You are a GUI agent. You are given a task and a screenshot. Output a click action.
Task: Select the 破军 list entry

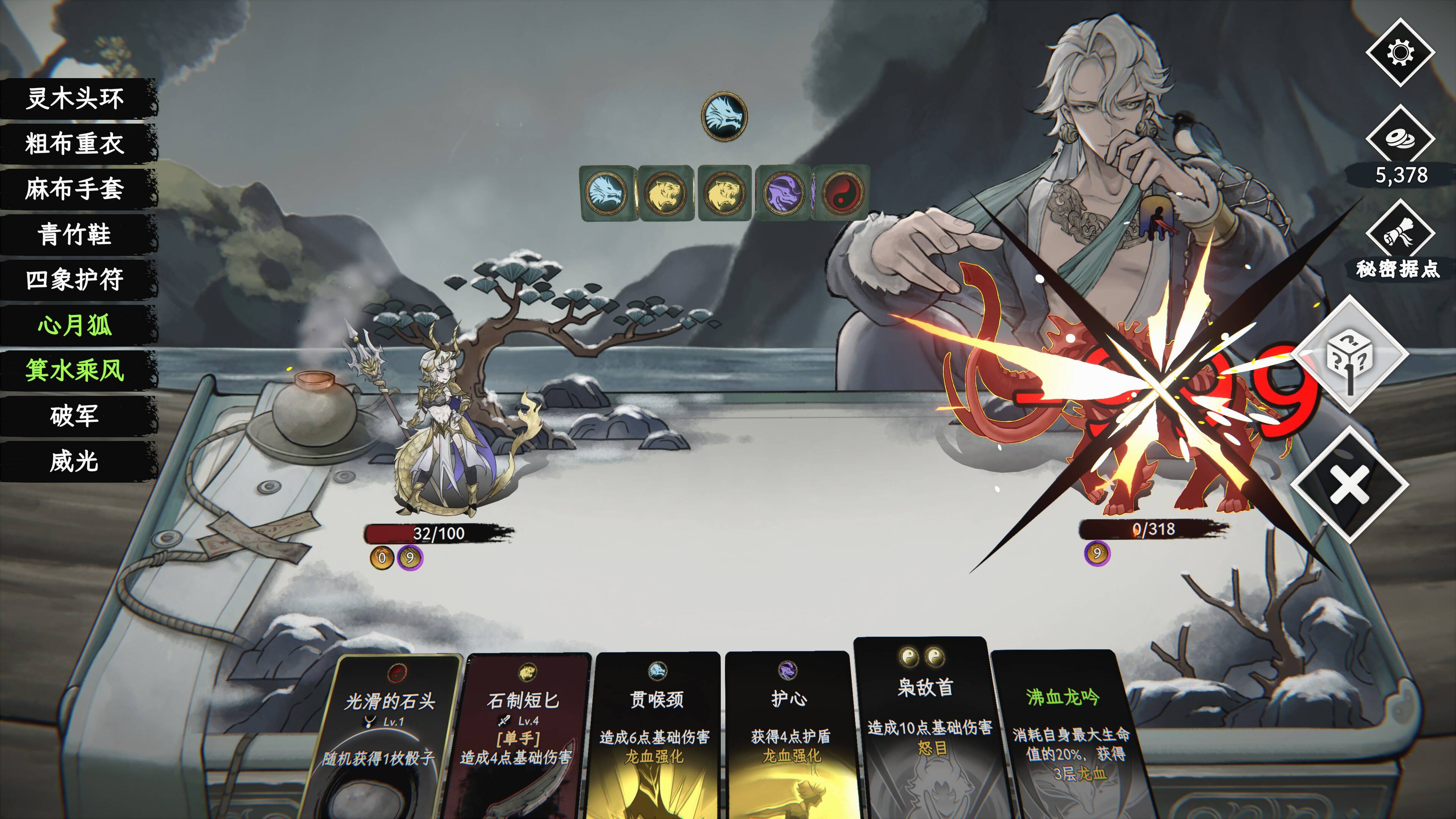[x=75, y=416]
